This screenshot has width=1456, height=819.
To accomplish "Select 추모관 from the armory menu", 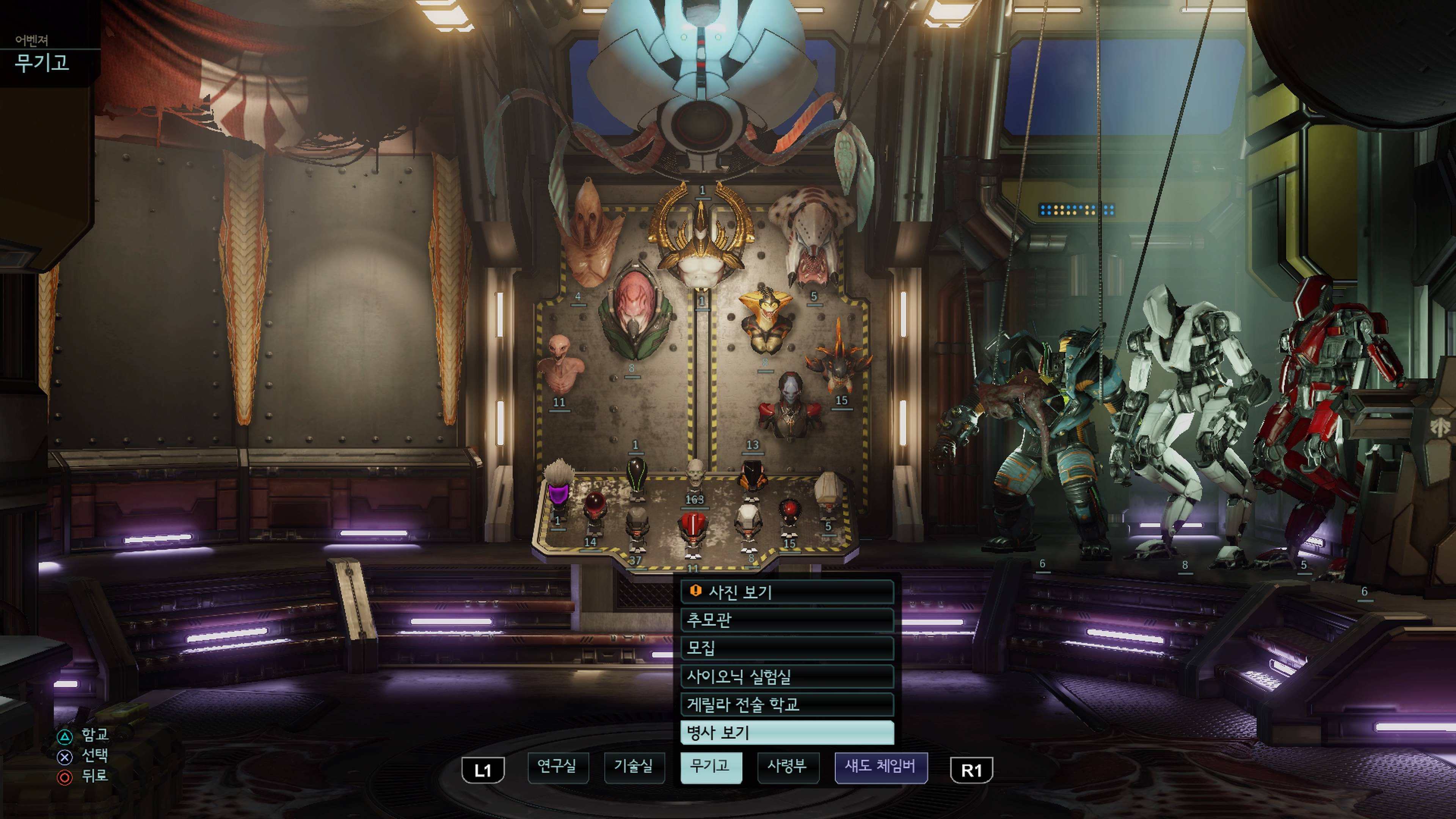I will pyautogui.click(x=787, y=620).
